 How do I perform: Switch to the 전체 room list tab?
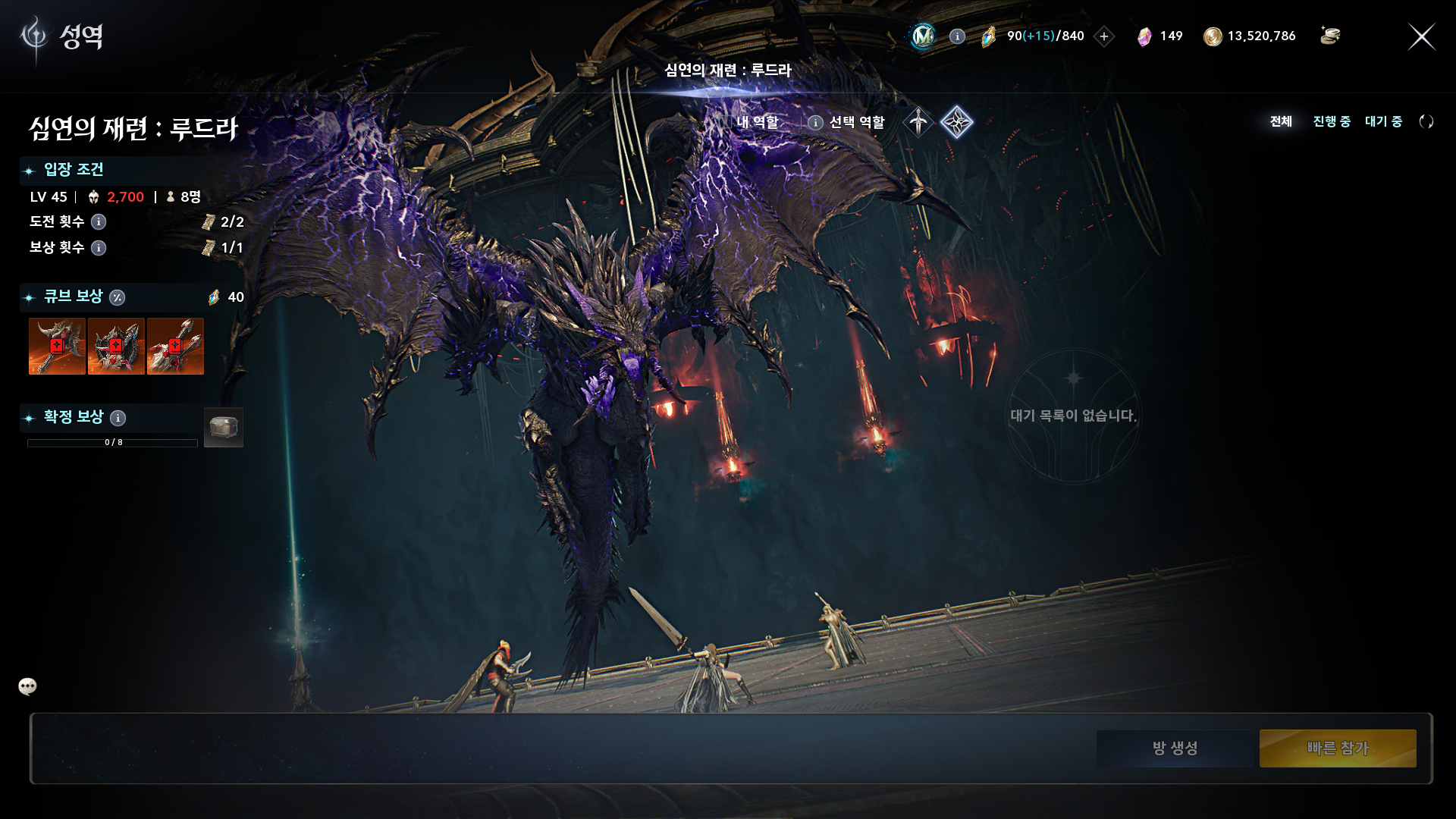[x=1281, y=121]
